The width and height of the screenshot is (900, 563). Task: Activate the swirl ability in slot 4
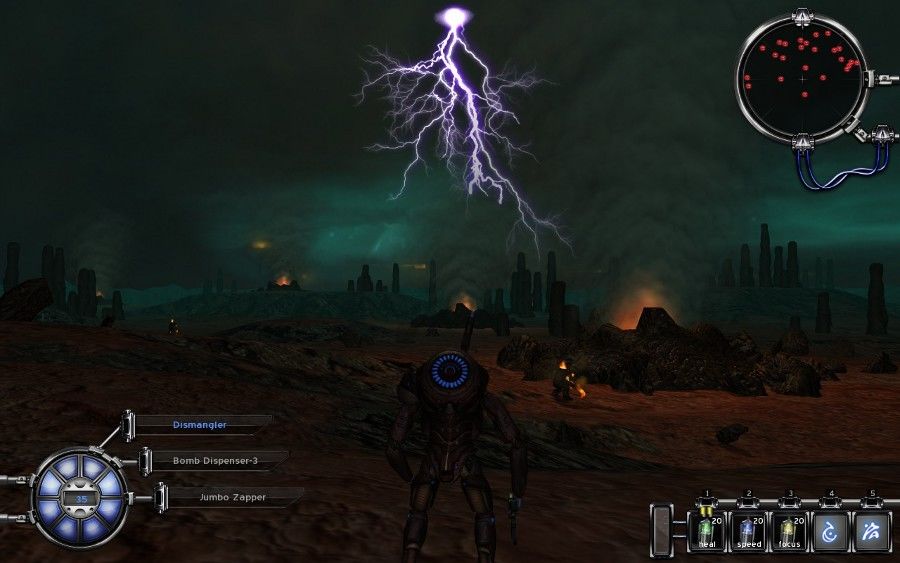click(830, 531)
